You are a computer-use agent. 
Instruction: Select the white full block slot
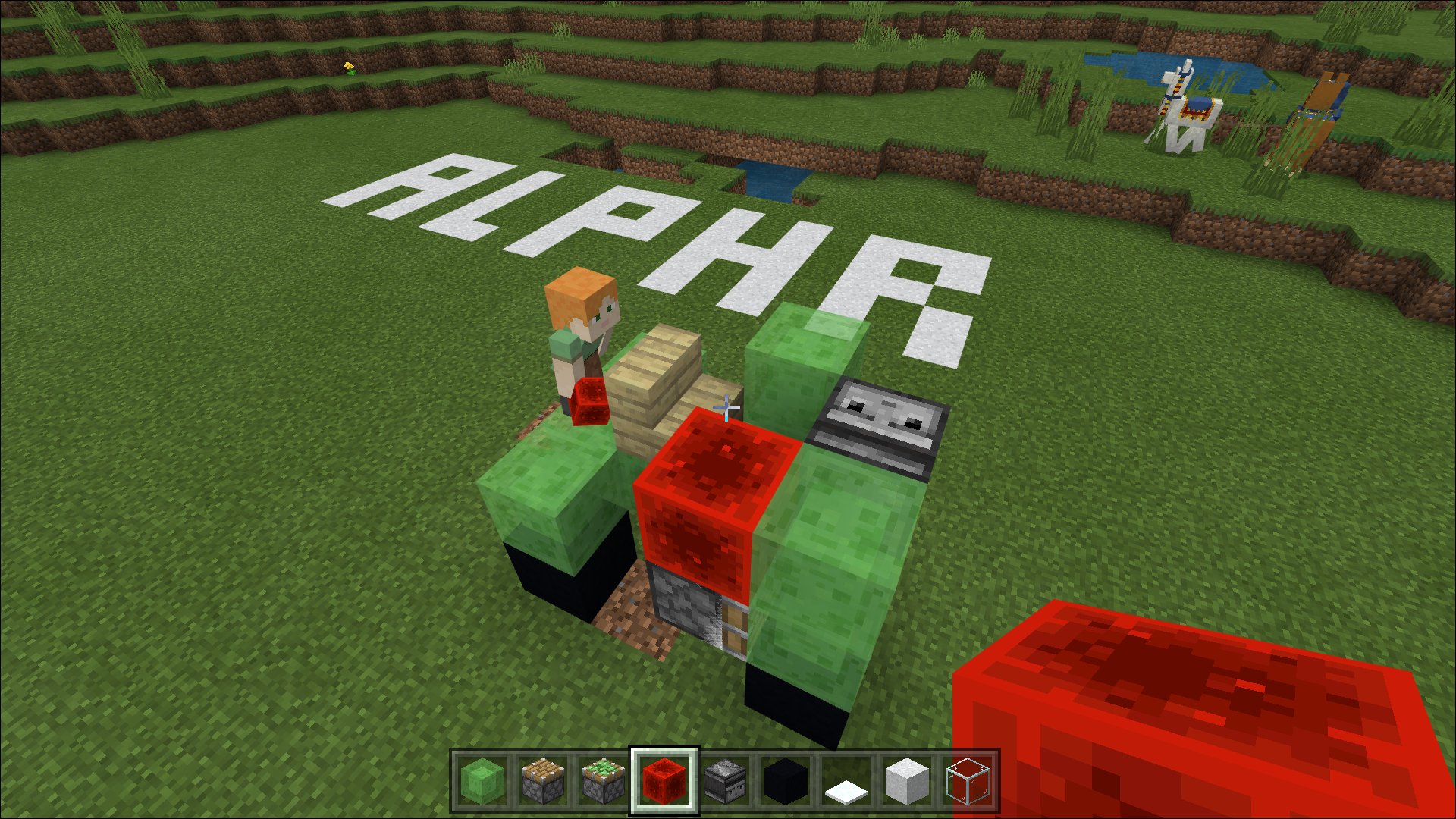pyautogui.click(x=907, y=782)
